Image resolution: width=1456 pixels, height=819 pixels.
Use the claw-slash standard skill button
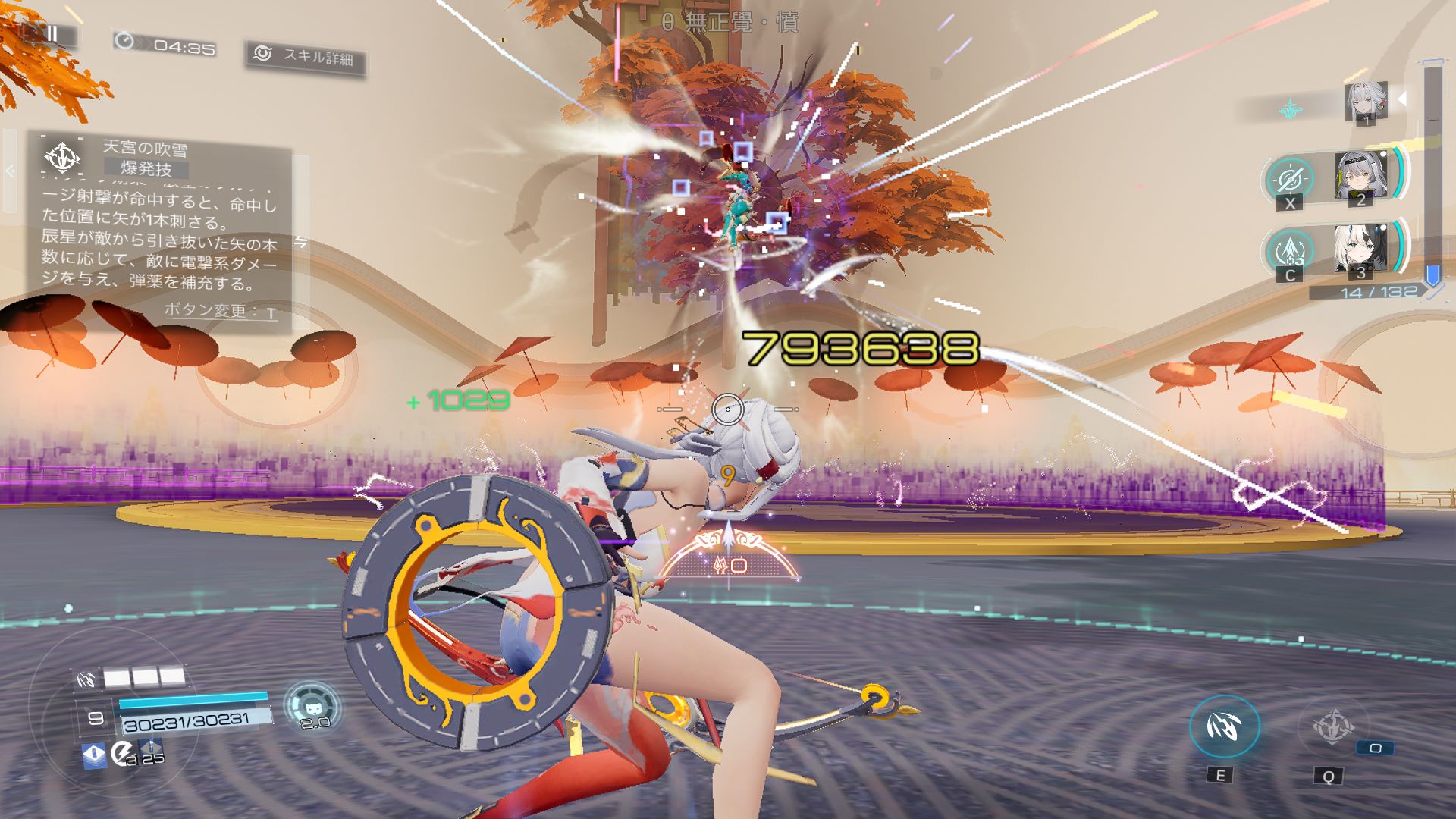point(1224,726)
